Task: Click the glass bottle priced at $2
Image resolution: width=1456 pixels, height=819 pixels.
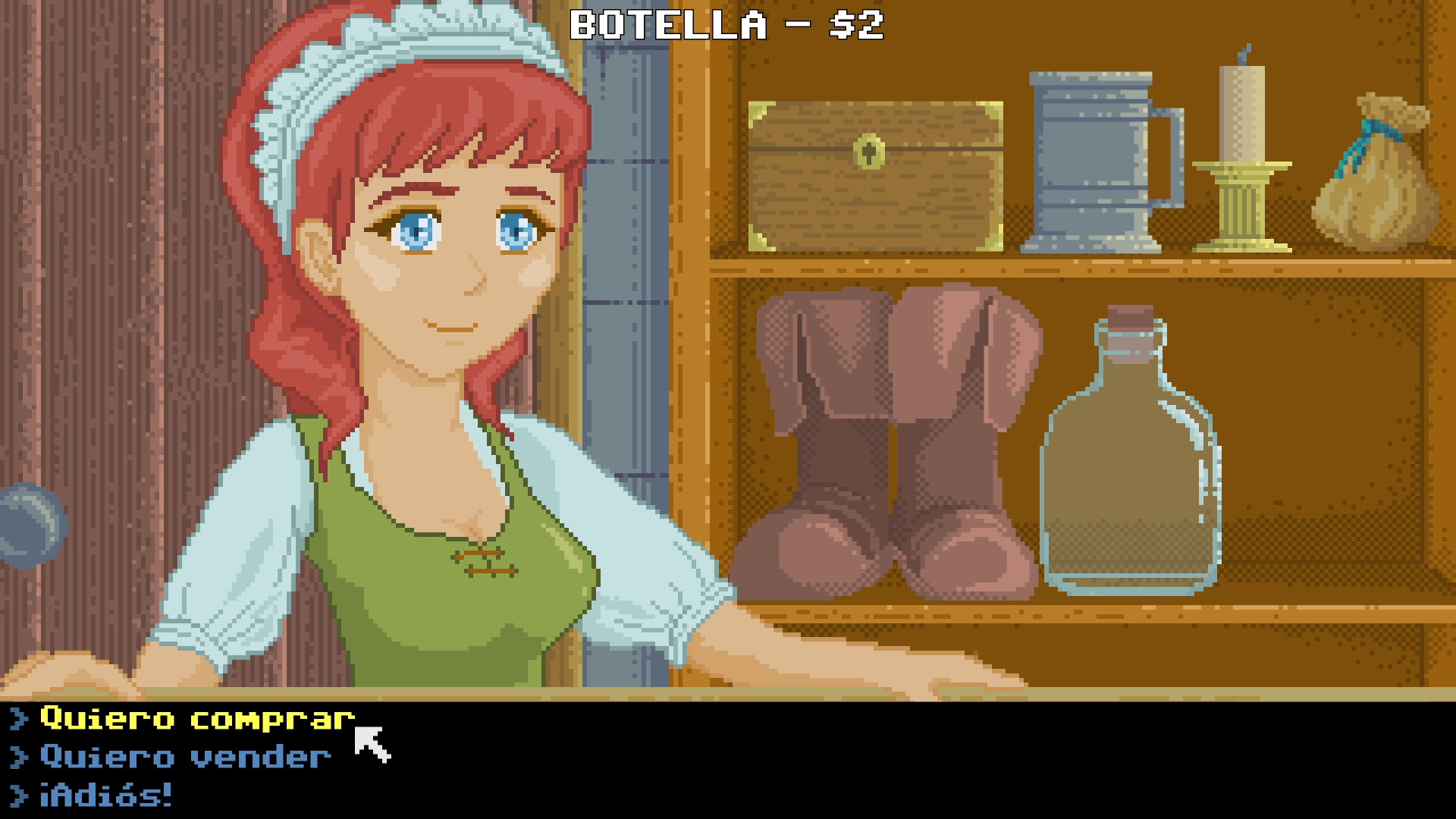Action: point(1134,470)
